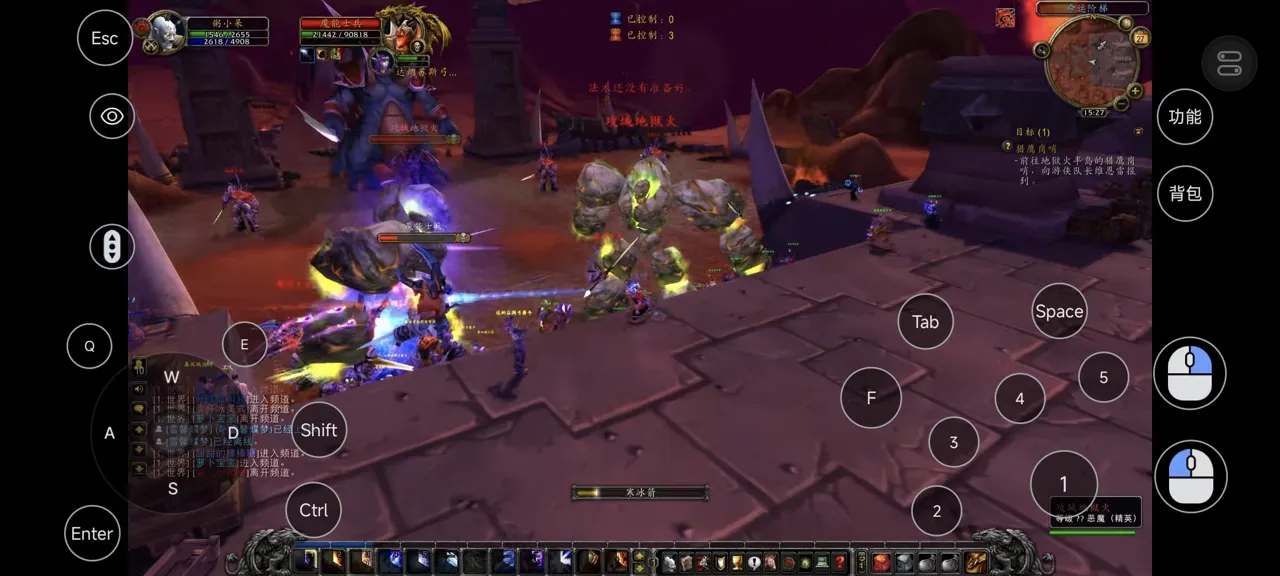The width and height of the screenshot is (1280, 576).
Task: Open the 背包 bag overlay button
Action: point(1185,193)
